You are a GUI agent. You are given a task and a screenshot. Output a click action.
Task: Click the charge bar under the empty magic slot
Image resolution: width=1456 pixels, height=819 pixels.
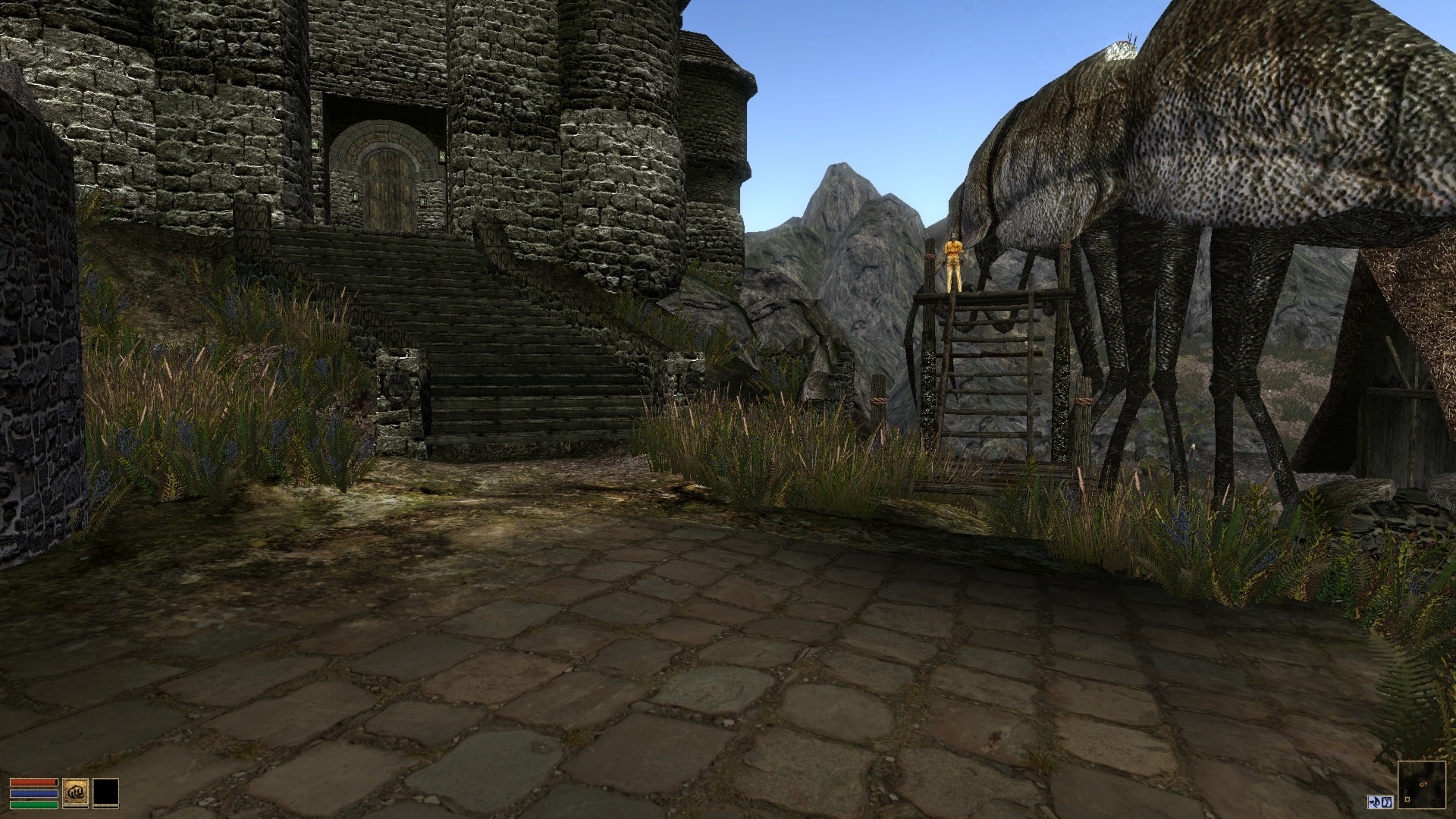tap(106, 808)
